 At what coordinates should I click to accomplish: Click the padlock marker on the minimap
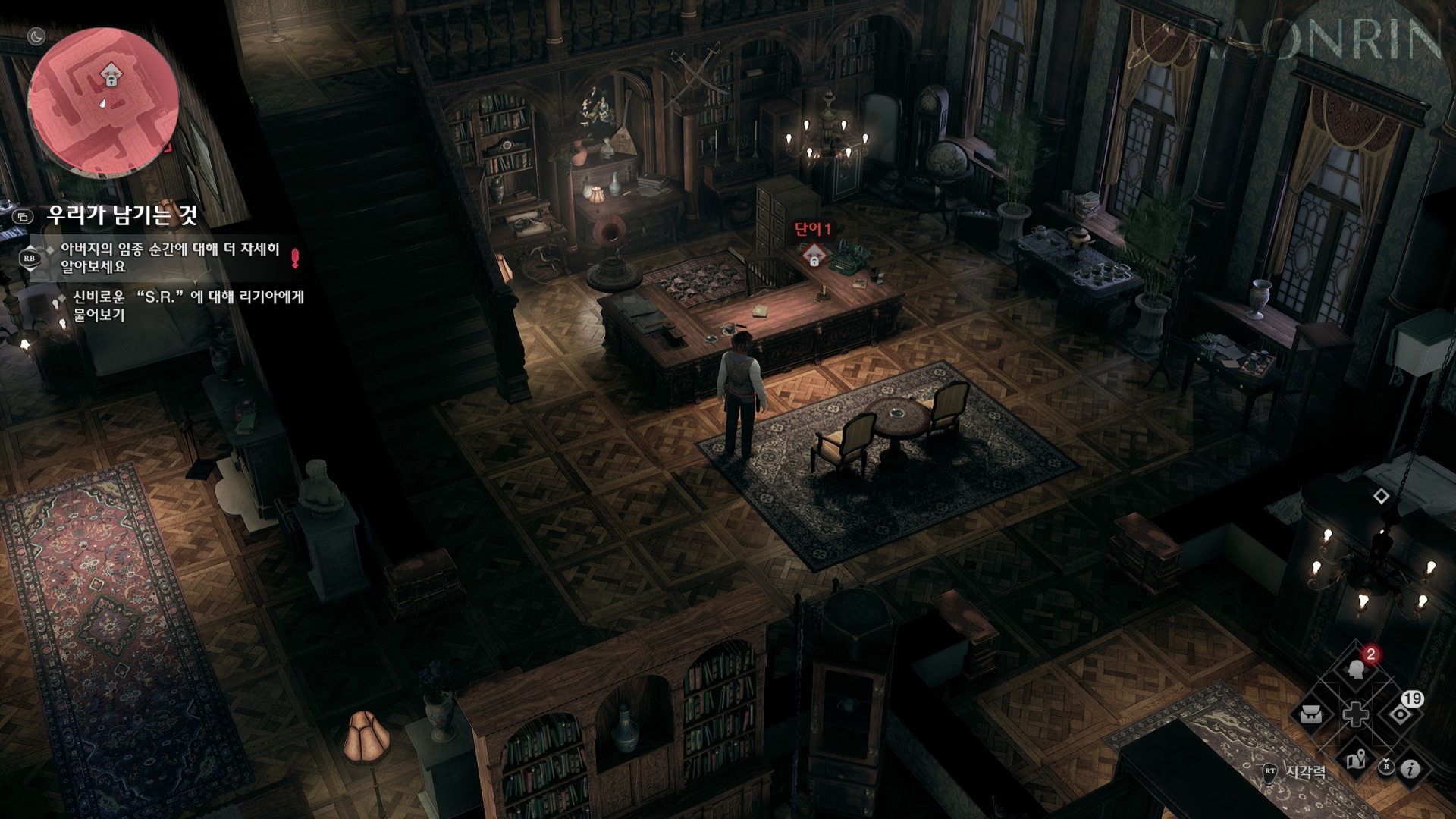111,77
